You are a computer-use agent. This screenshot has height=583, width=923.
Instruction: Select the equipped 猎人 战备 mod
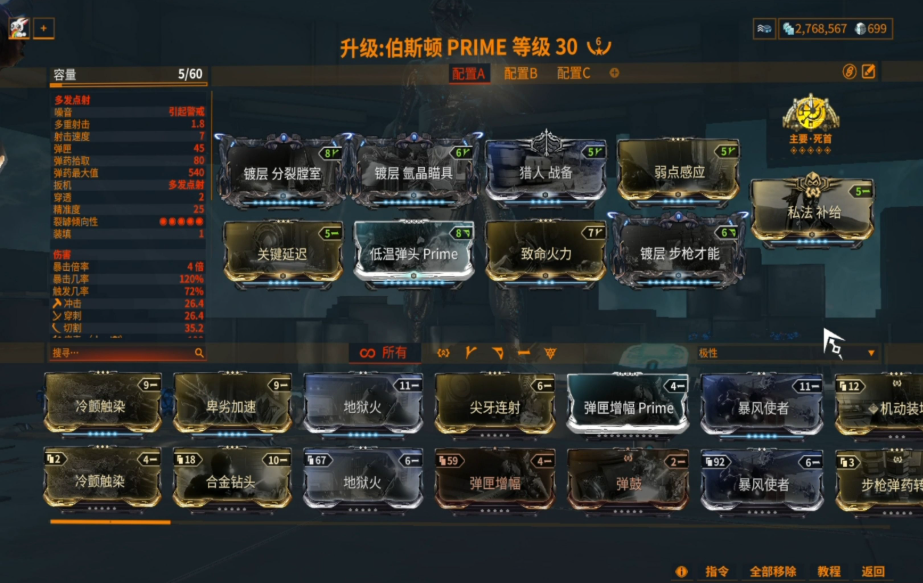[546, 171]
